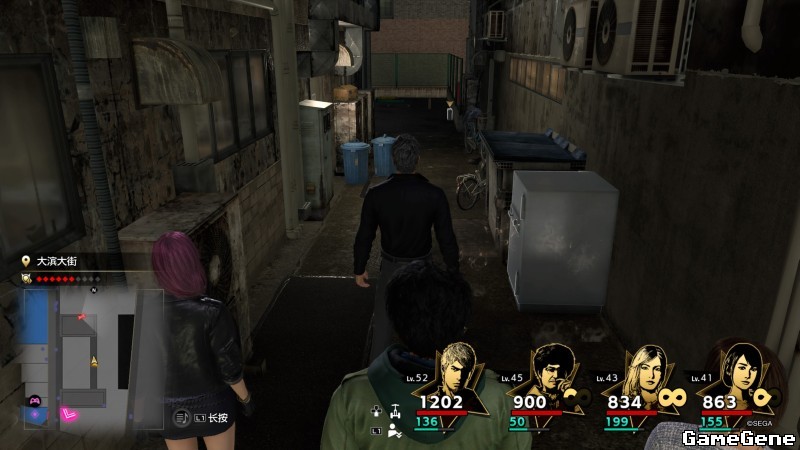Select the red marker on the minimap
This screenshot has height=450, width=800.
[82, 316]
